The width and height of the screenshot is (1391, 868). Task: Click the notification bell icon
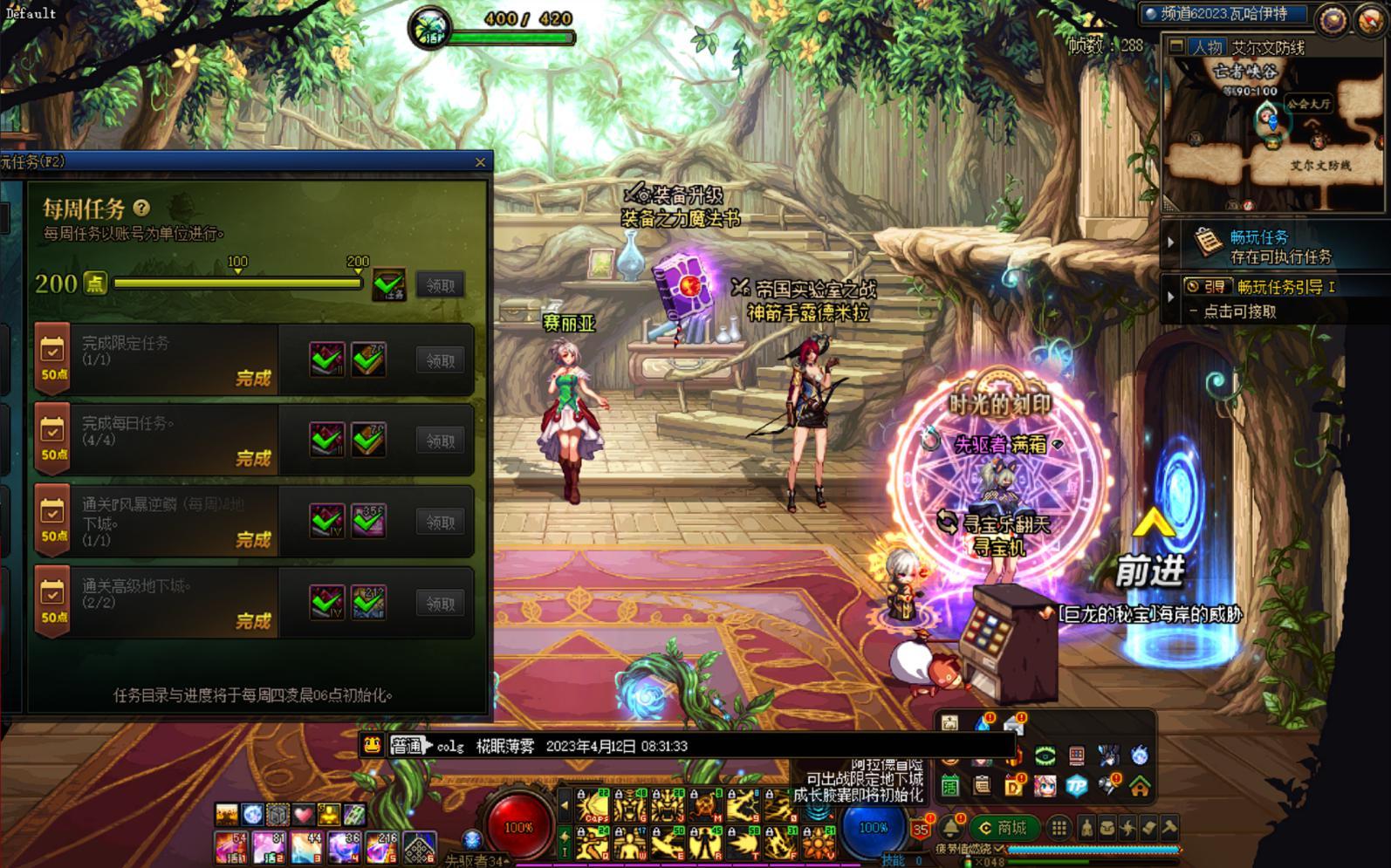click(x=950, y=827)
